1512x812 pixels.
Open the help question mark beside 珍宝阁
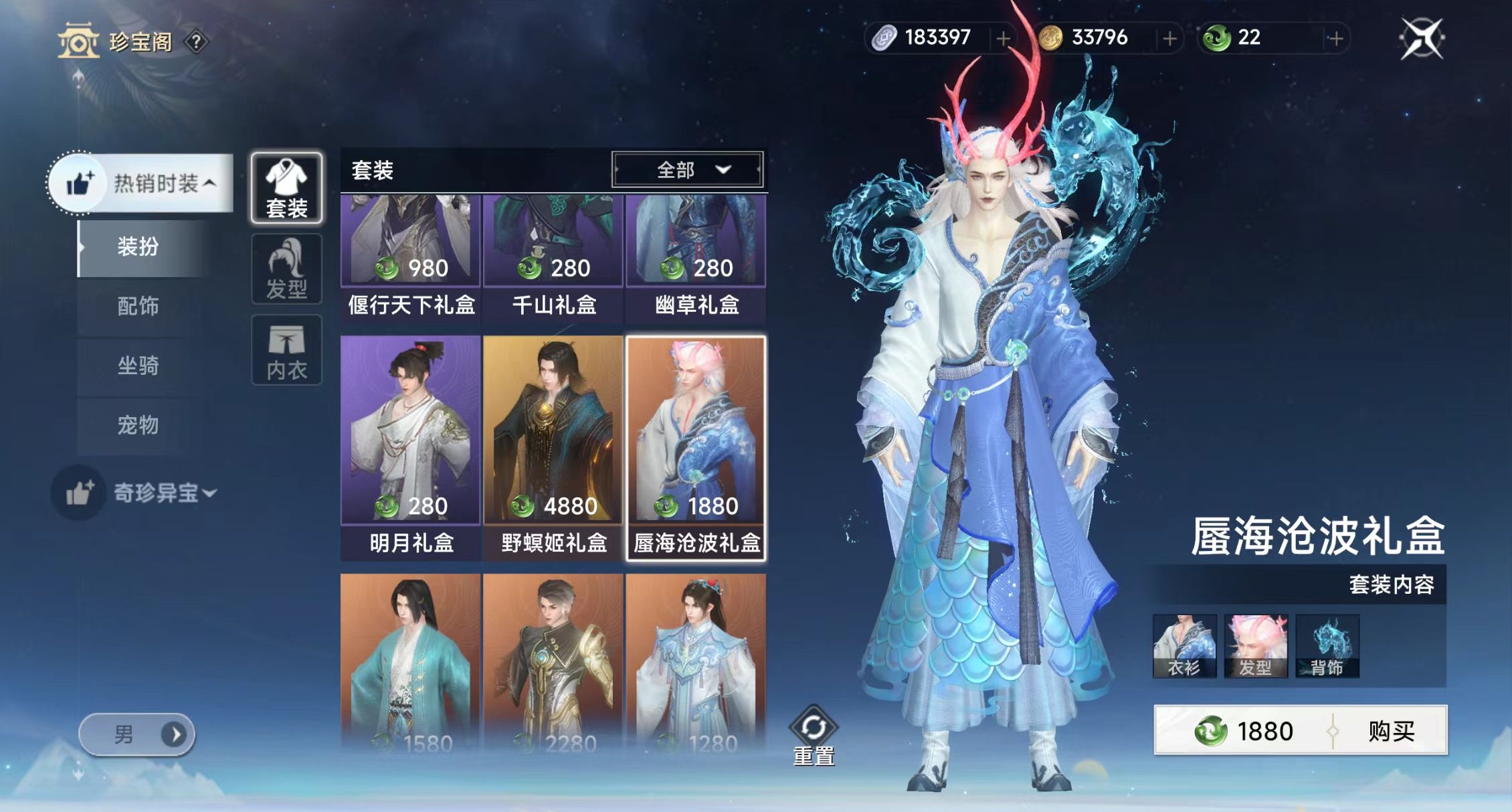point(195,42)
